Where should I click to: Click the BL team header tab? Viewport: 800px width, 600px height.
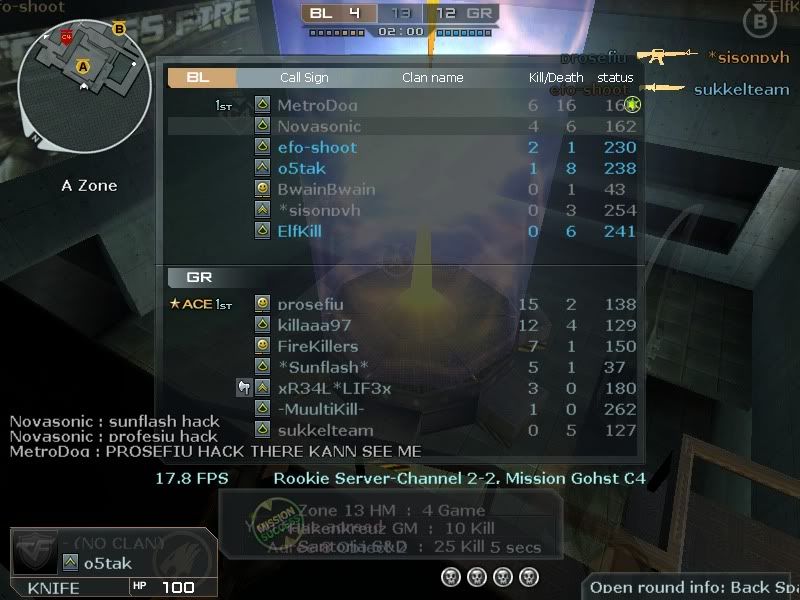(201, 77)
